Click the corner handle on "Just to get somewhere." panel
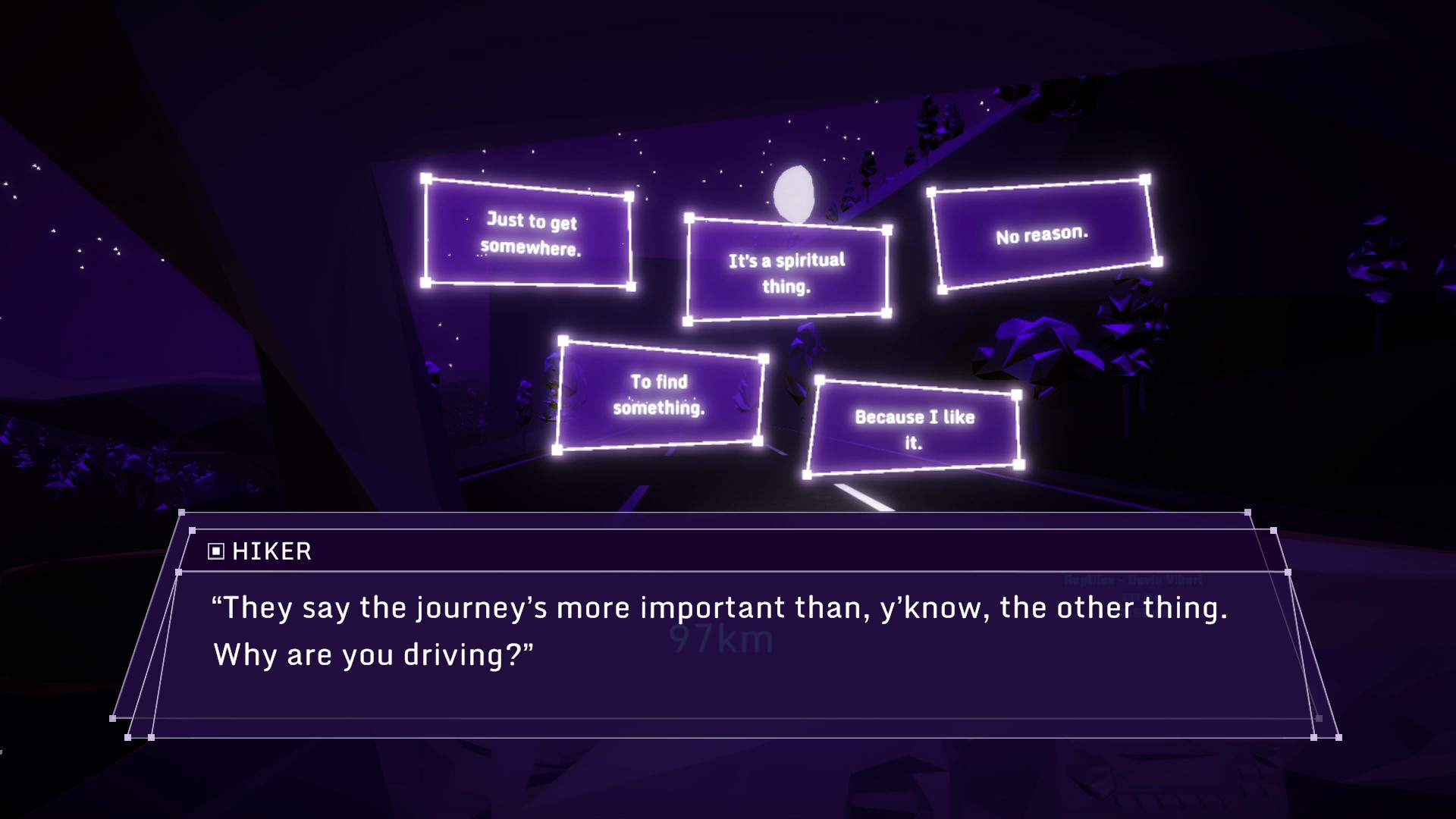This screenshot has height=819, width=1456. pos(425,179)
